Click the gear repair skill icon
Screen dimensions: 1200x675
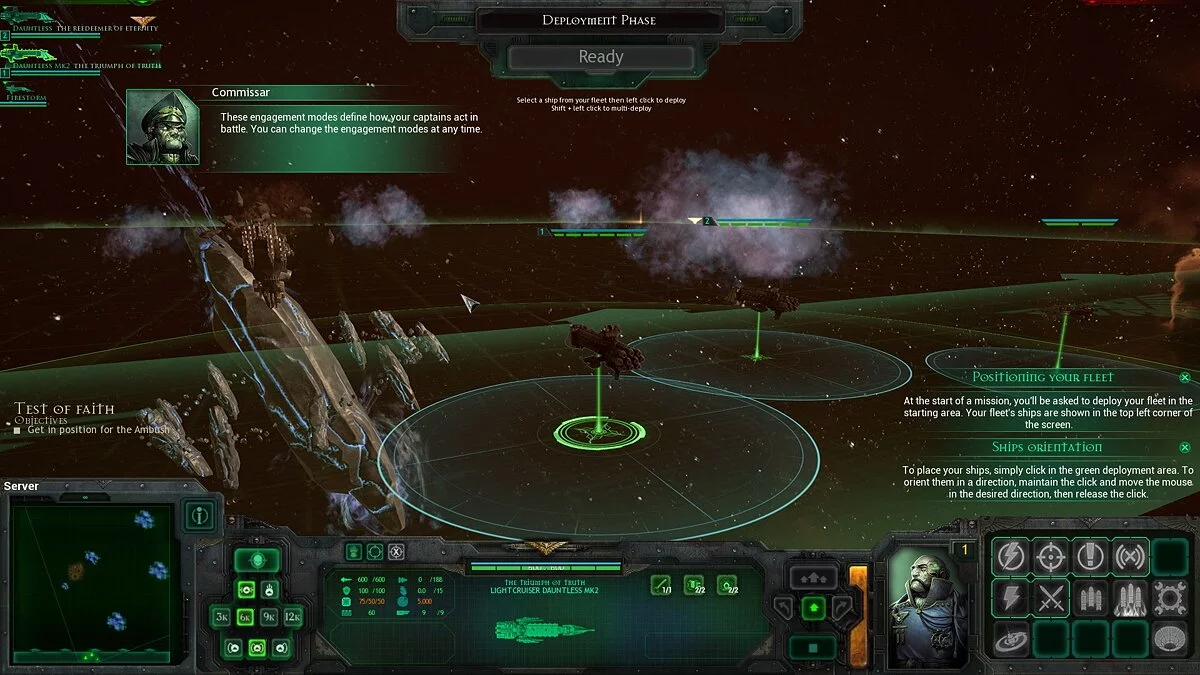point(1169,598)
